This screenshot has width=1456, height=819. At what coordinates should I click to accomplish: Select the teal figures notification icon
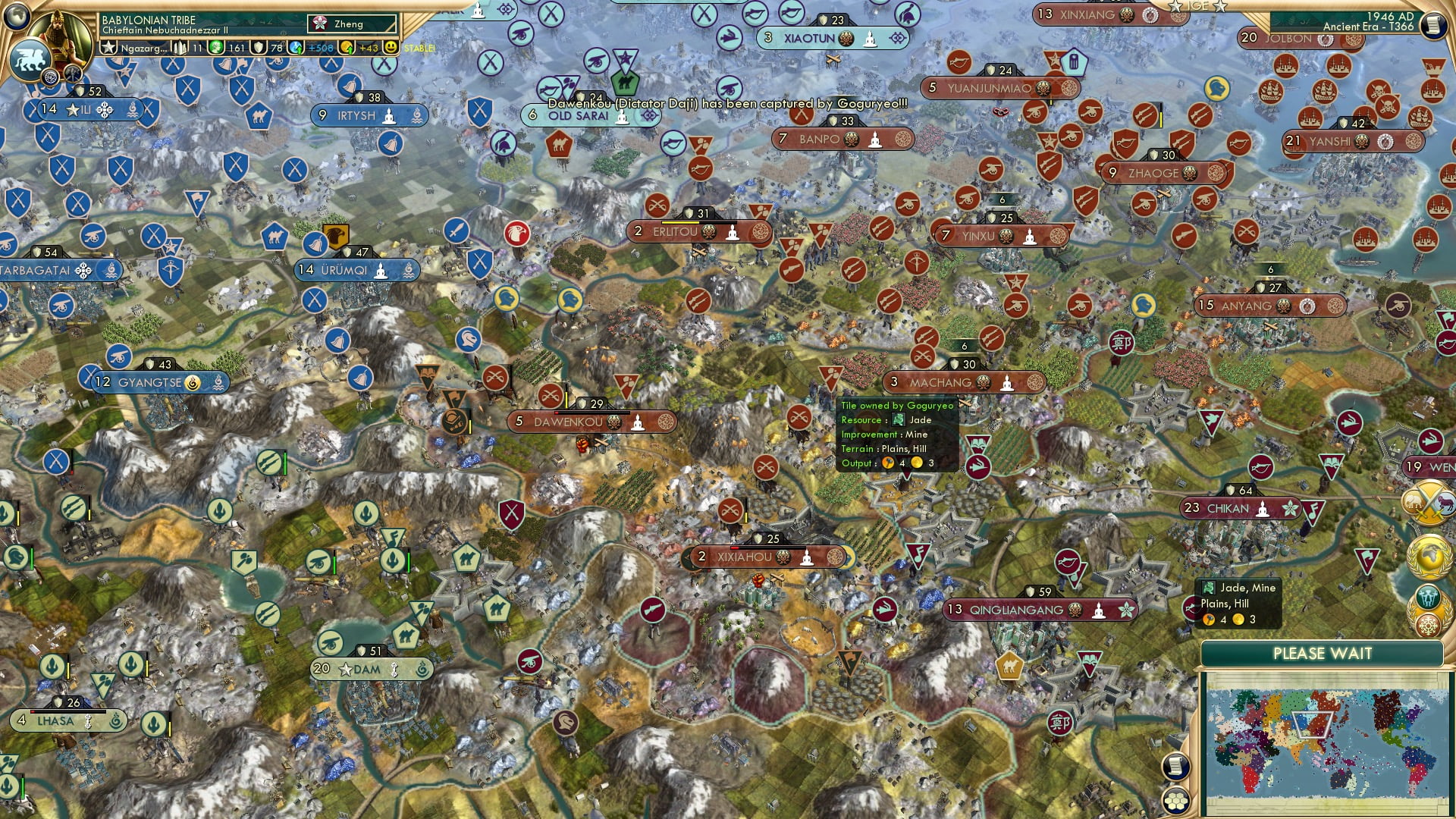point(1430,596)
